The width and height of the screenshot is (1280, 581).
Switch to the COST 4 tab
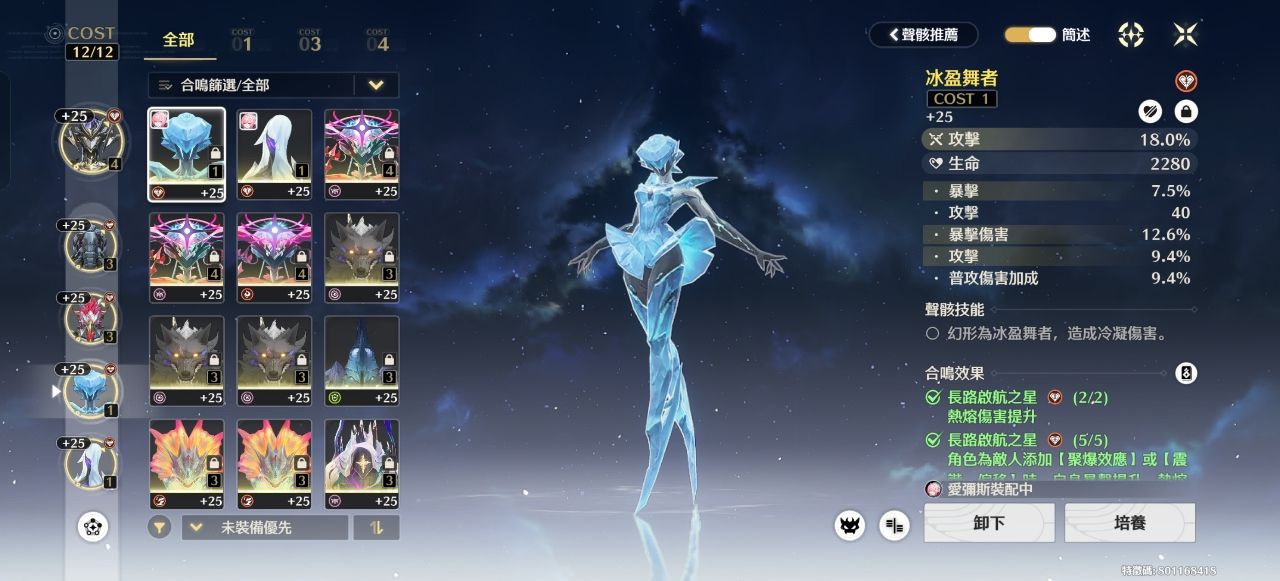tap(377, 41)
